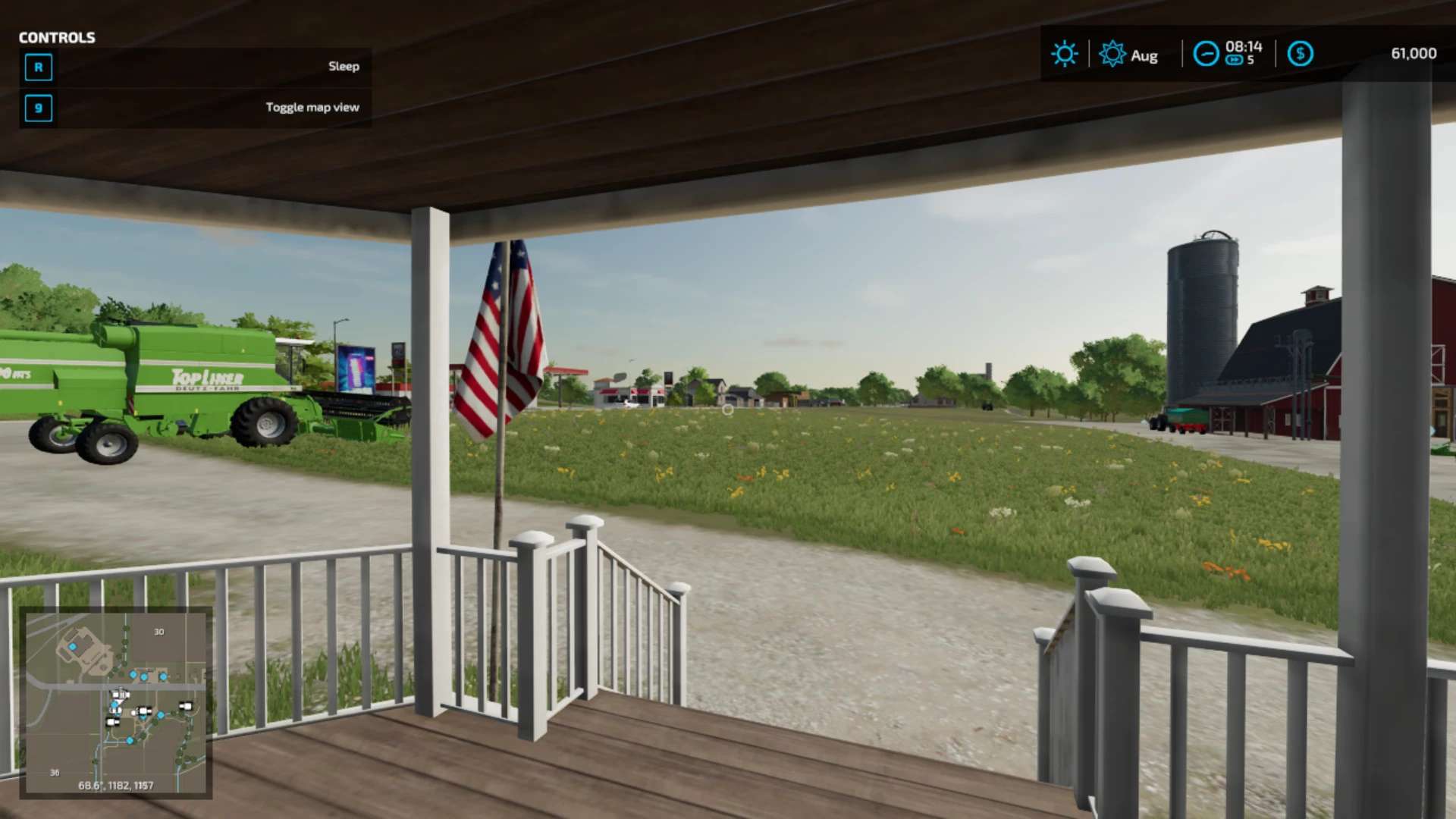Viewport: 1456px width, 819px height.
Task: Click the dollar money icon
Action: coord(1300,54)
